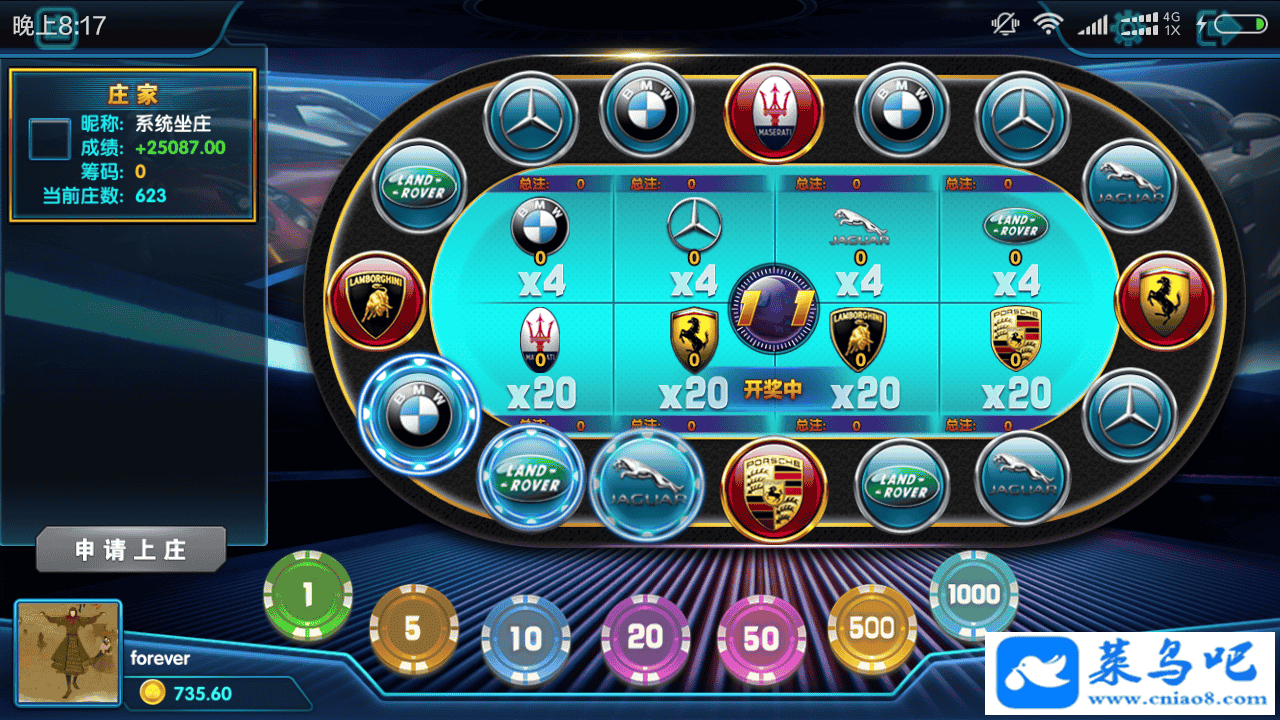The width and height of the screenshot is (1280, 720).
Task: Pick the gold 500 chip
Action: click(x=872, y=629)
